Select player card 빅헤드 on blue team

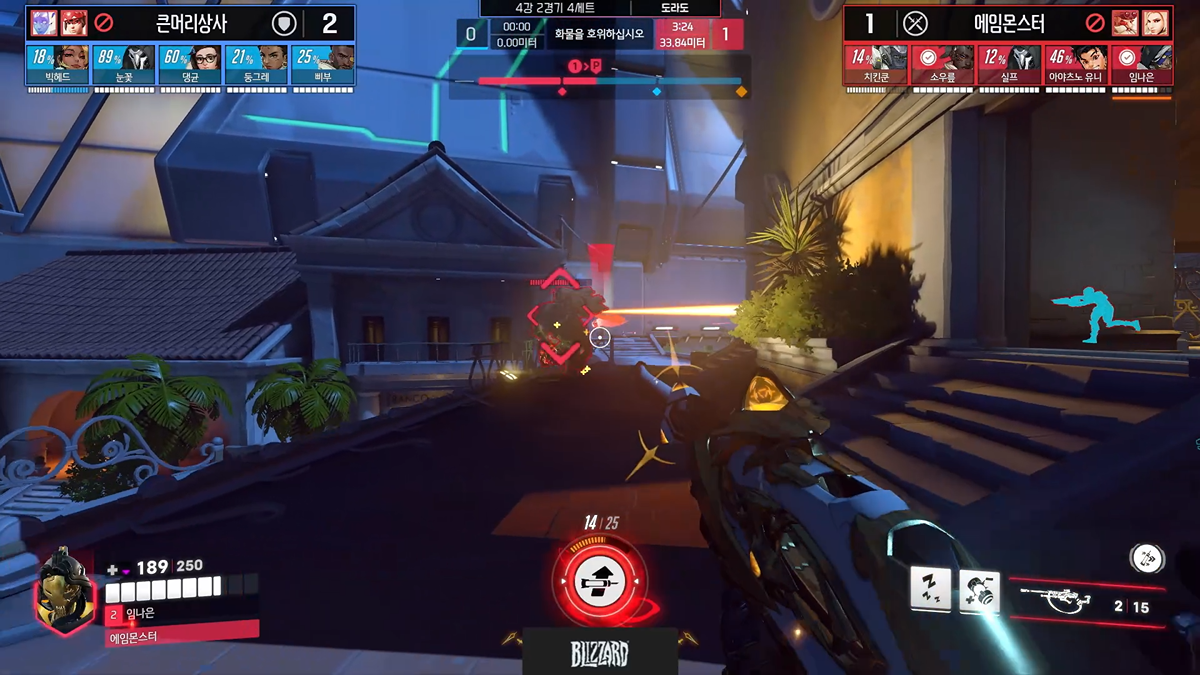[x=58, y=64]
